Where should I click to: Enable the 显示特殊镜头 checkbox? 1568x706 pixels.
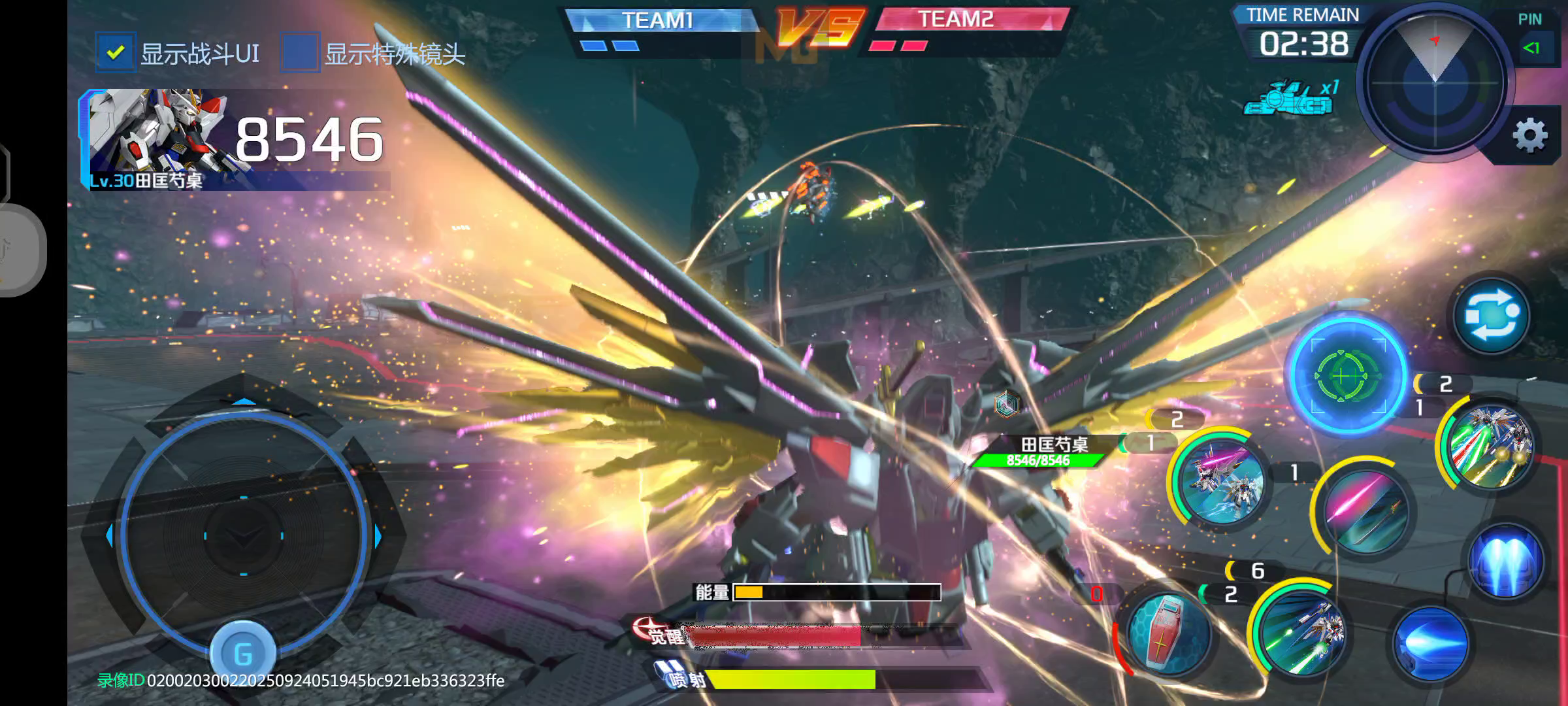300,52
